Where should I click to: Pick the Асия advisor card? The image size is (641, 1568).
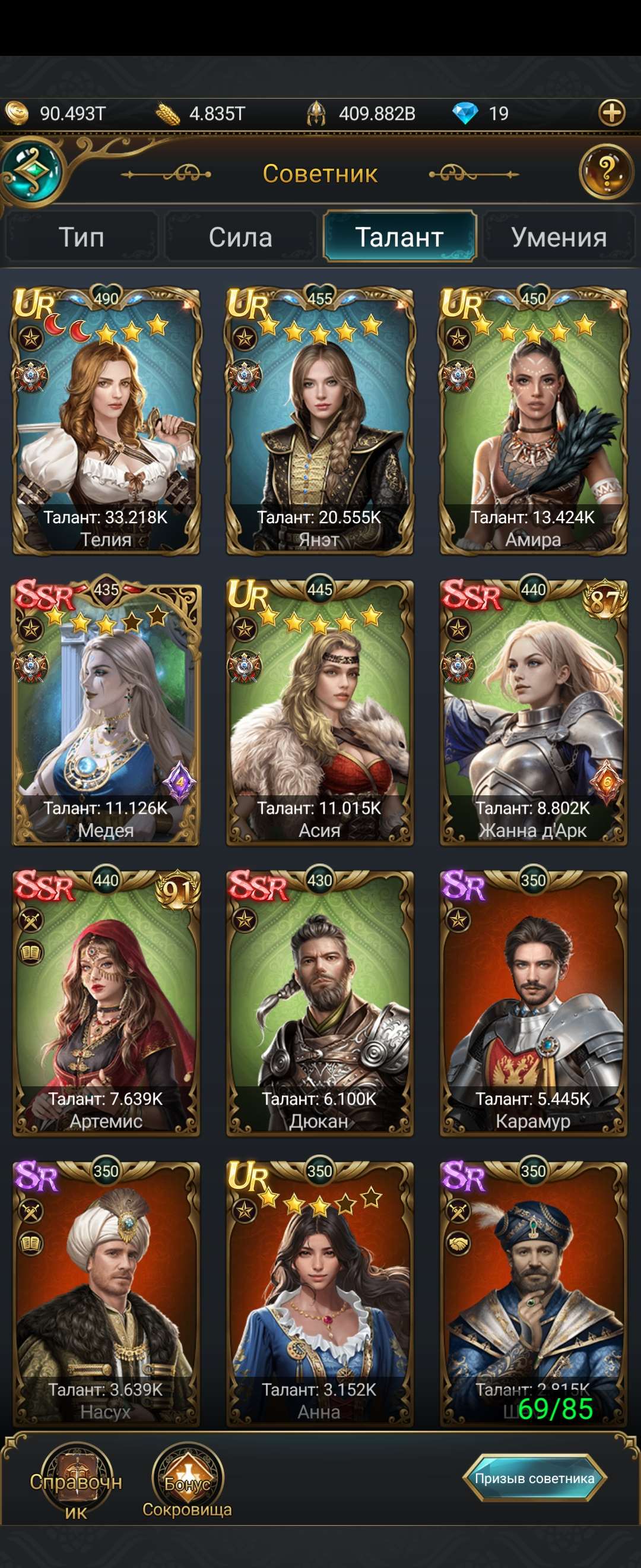[x=320, y=712]
